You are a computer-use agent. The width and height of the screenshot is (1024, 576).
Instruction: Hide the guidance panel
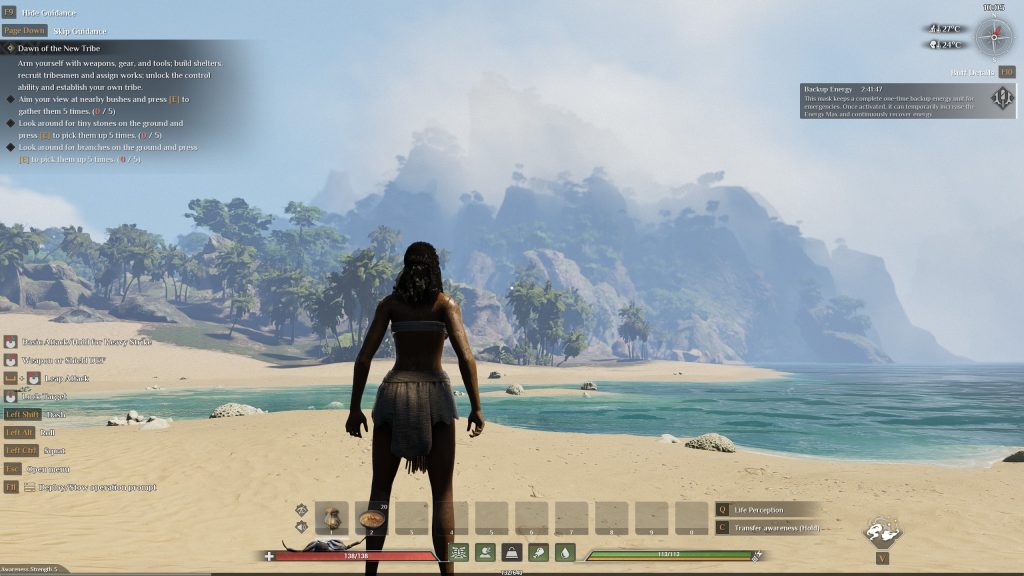[x=42, y=13]
